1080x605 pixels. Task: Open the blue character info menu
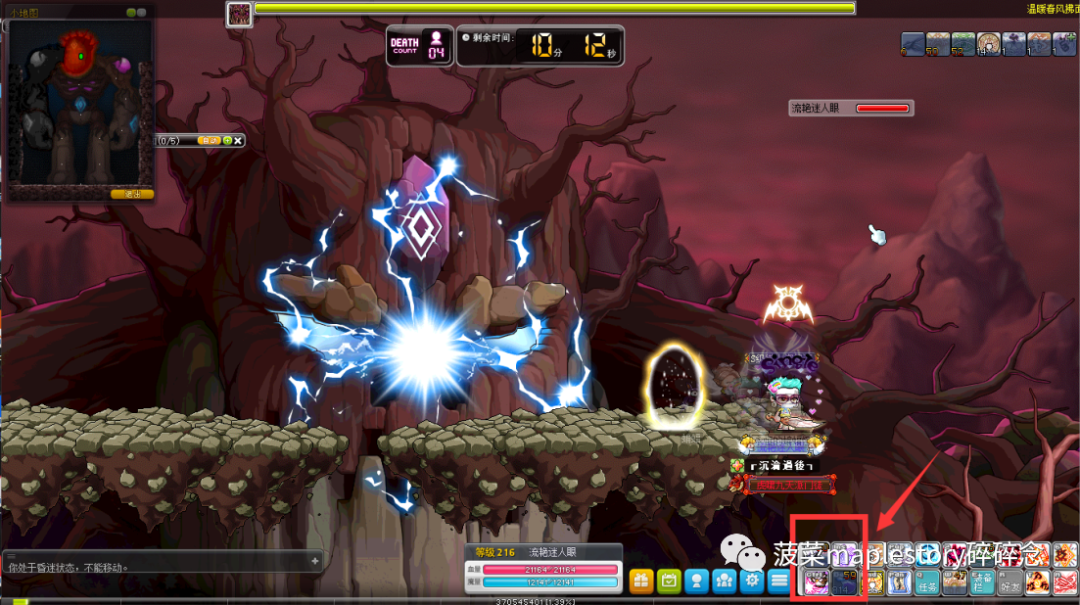[697, 581]
